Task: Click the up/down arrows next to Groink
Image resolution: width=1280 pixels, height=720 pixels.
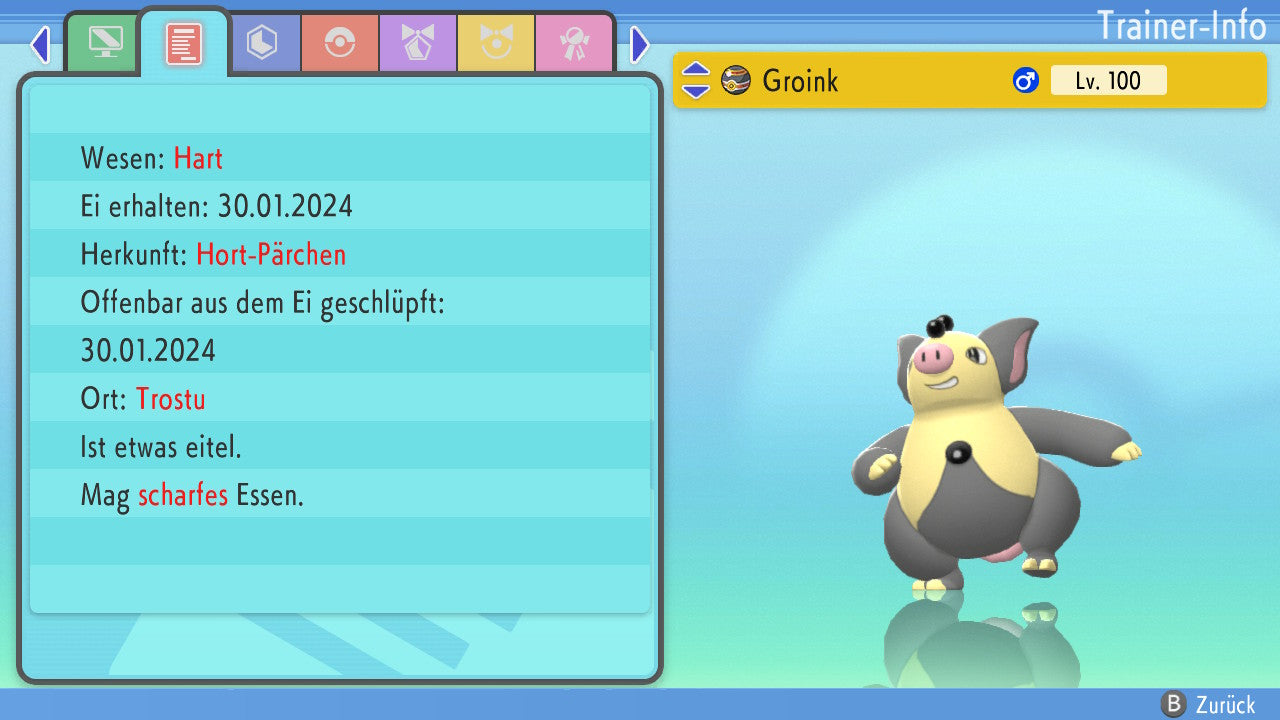Action: point(696,80)
